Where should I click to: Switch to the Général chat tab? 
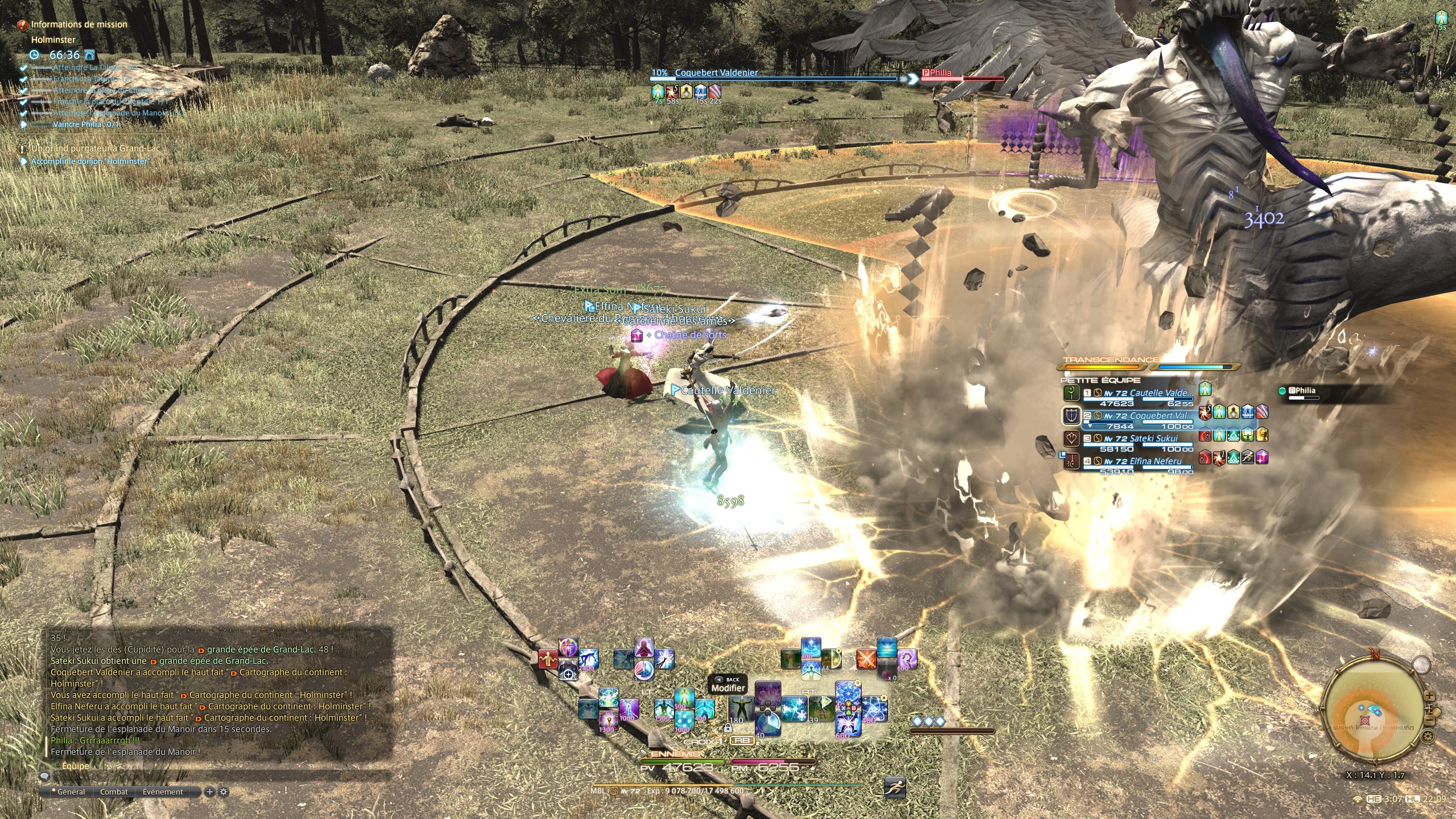[x=71, y=792]
